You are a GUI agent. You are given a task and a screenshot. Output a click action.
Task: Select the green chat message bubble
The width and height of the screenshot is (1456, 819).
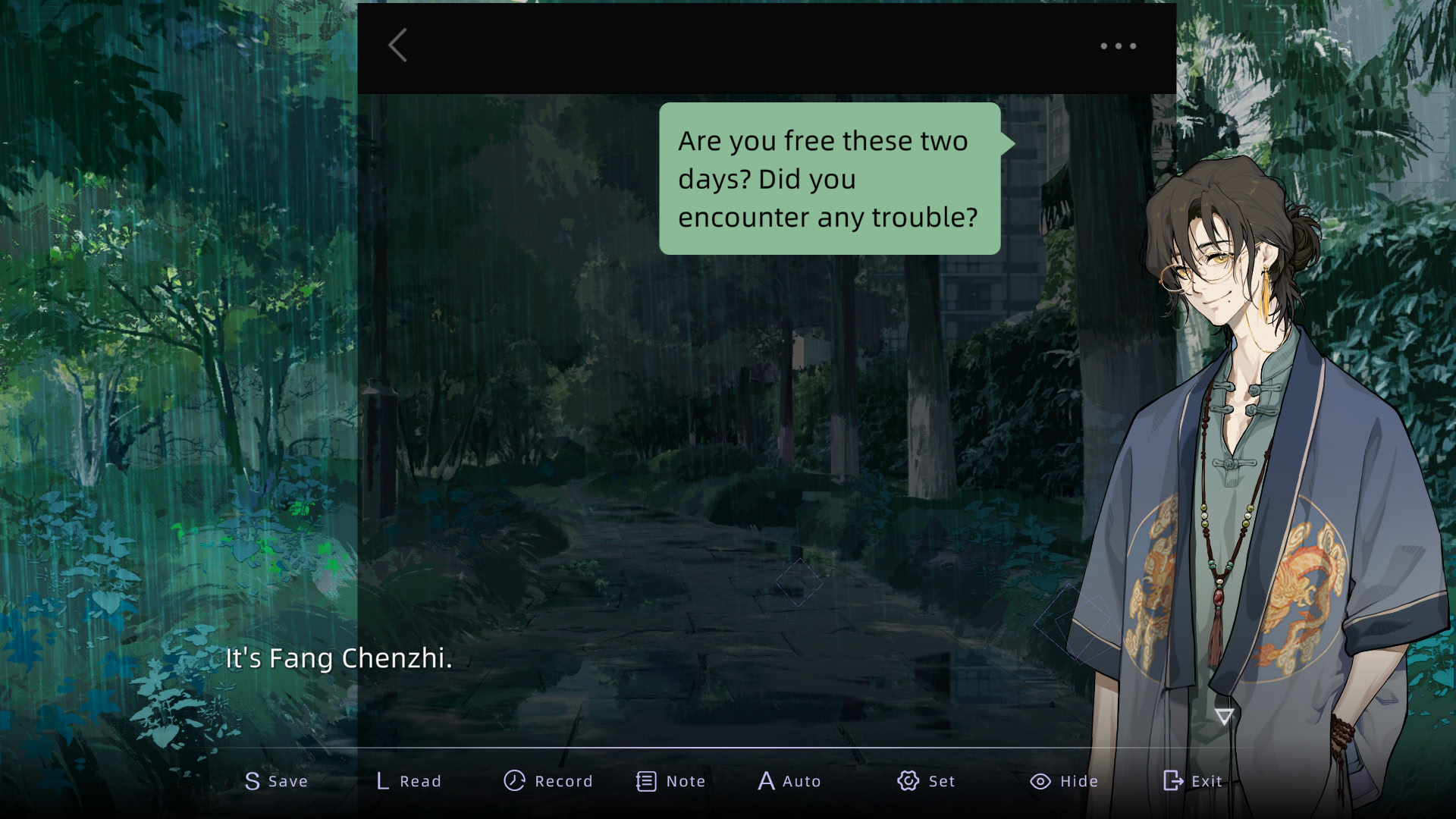(830, 179)
